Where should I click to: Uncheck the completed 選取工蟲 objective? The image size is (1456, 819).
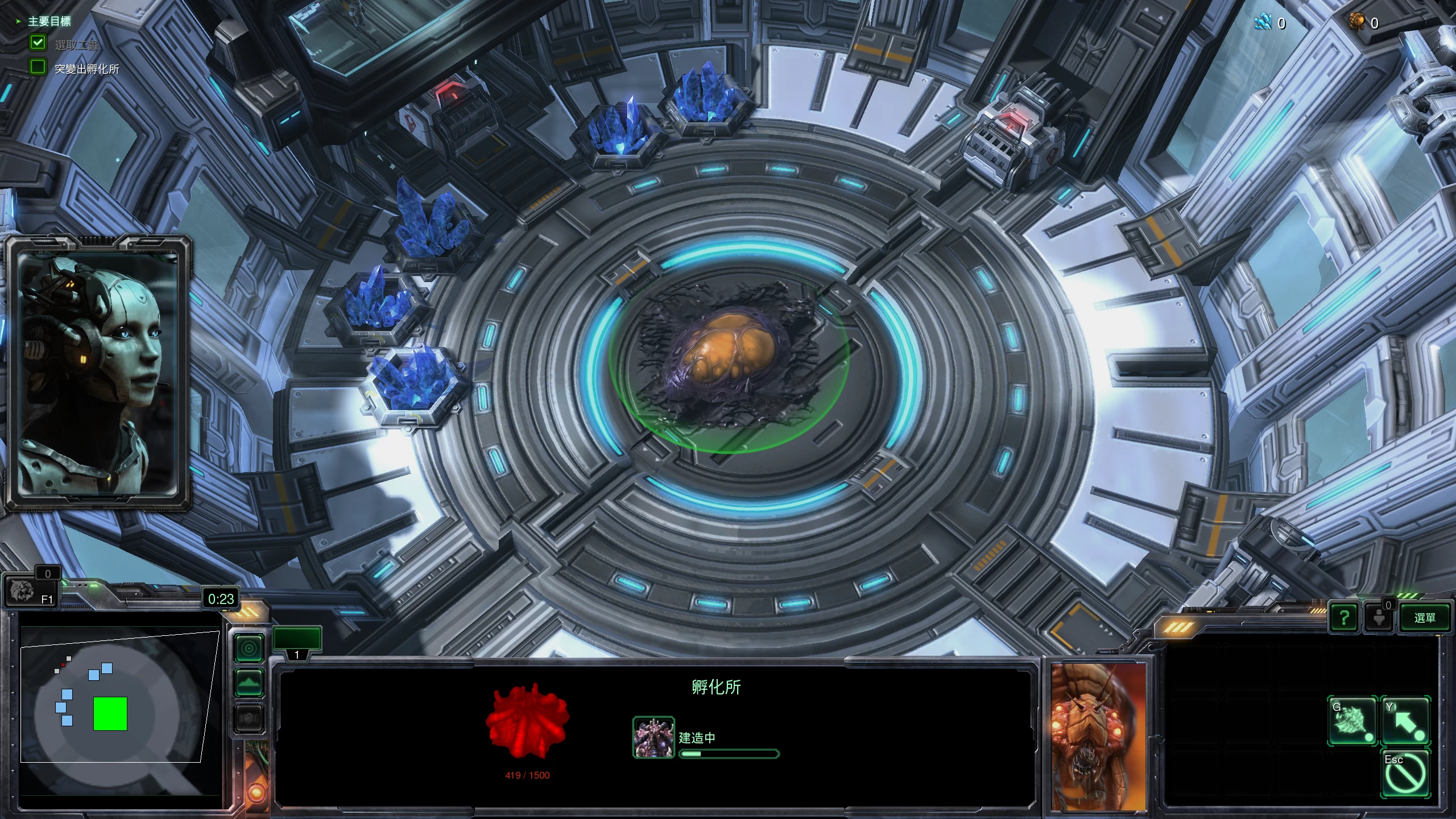click(x=38, y=42)
